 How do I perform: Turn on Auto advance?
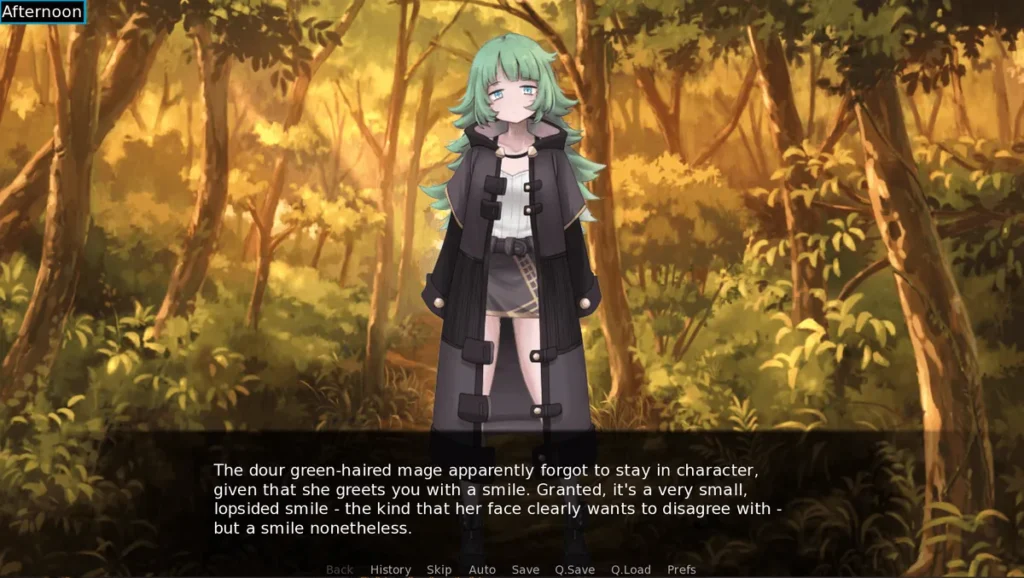[482, 569]
